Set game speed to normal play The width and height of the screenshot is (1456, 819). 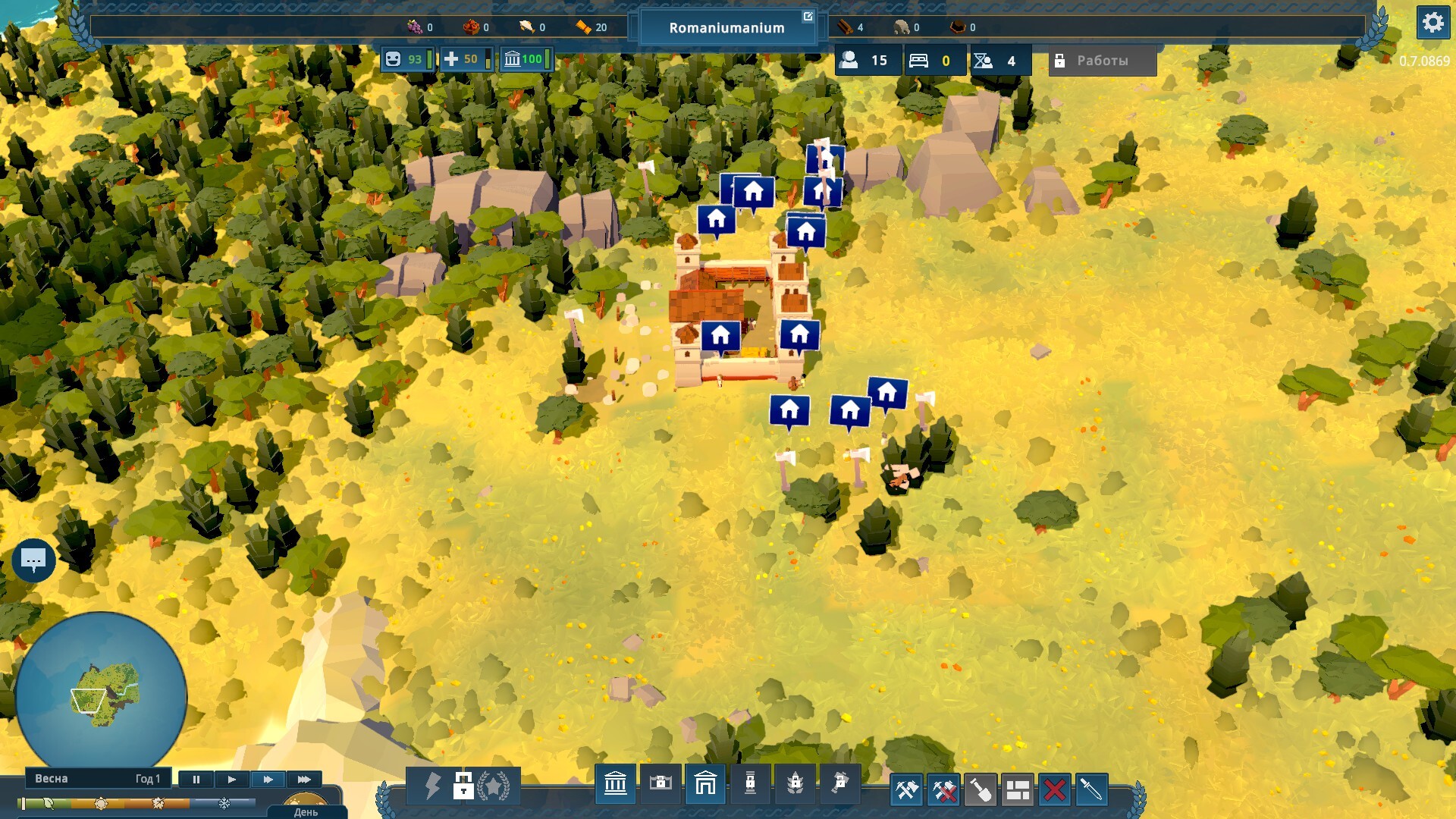point(232,779)
